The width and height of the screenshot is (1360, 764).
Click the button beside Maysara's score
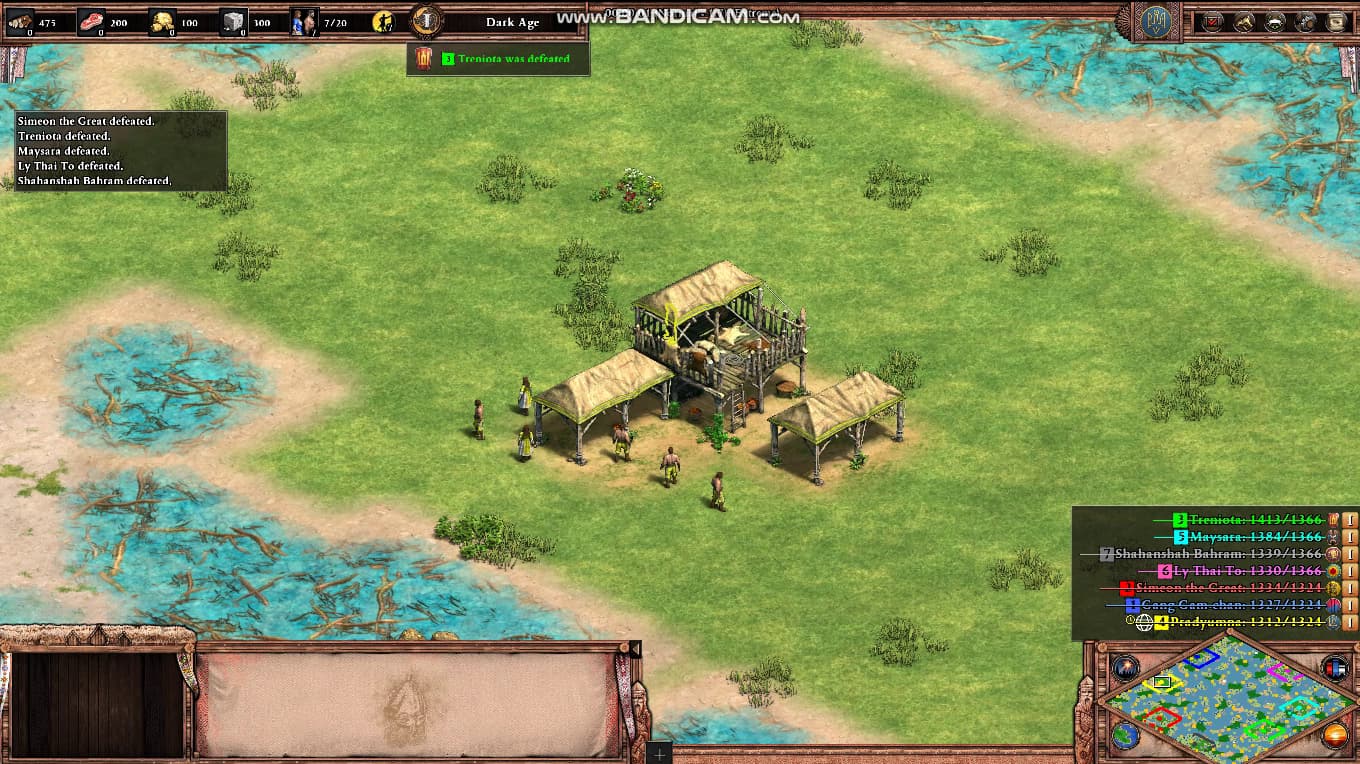tap(1350, 537)
